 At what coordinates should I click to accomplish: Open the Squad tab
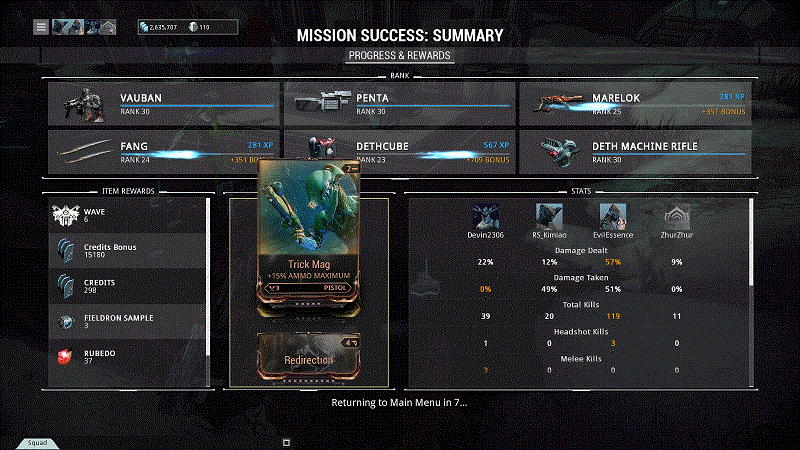coord(36,441)
